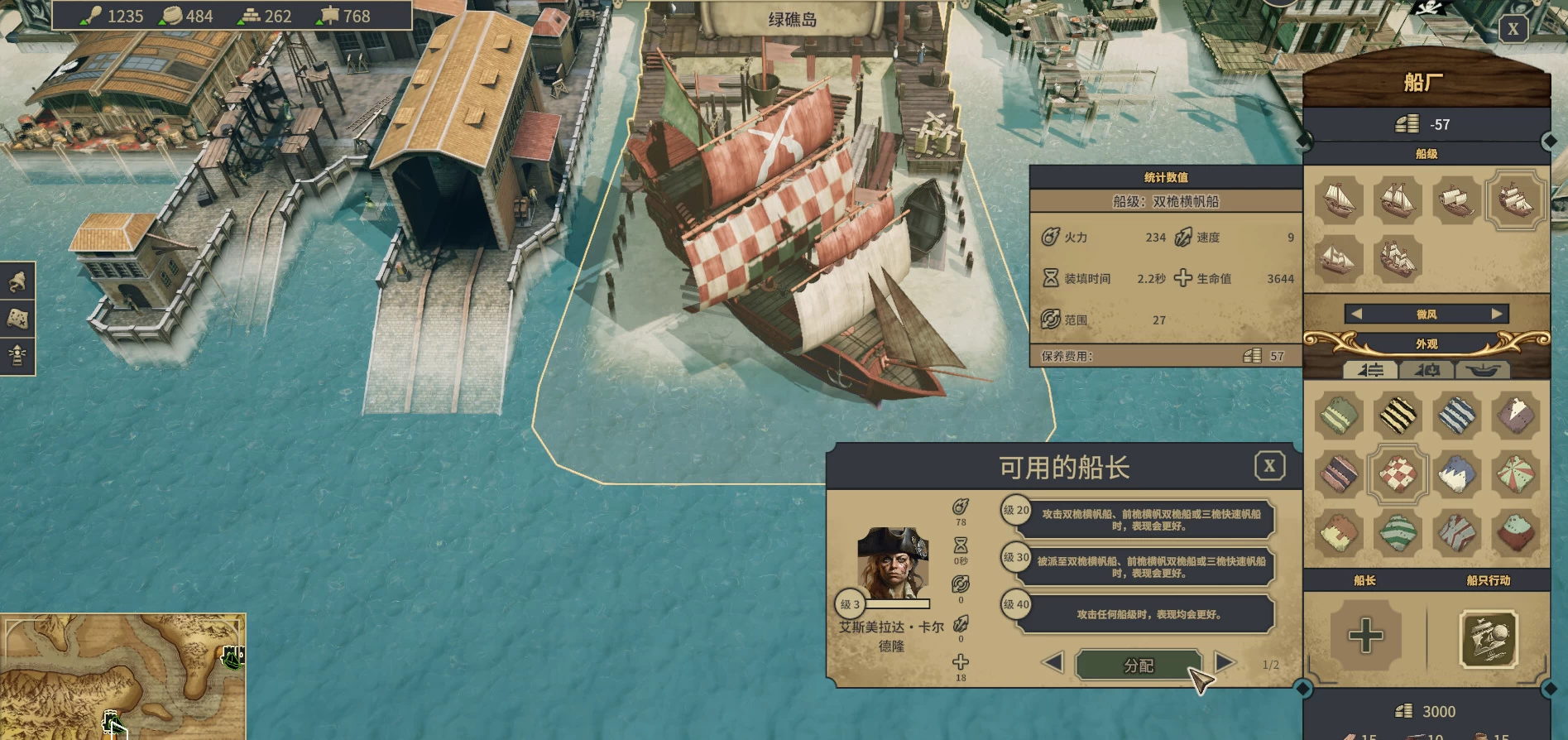Pick the blue and white striped sail
Screen dimensions: 1568x740
pyautogui.click(x=1456, y=415)
